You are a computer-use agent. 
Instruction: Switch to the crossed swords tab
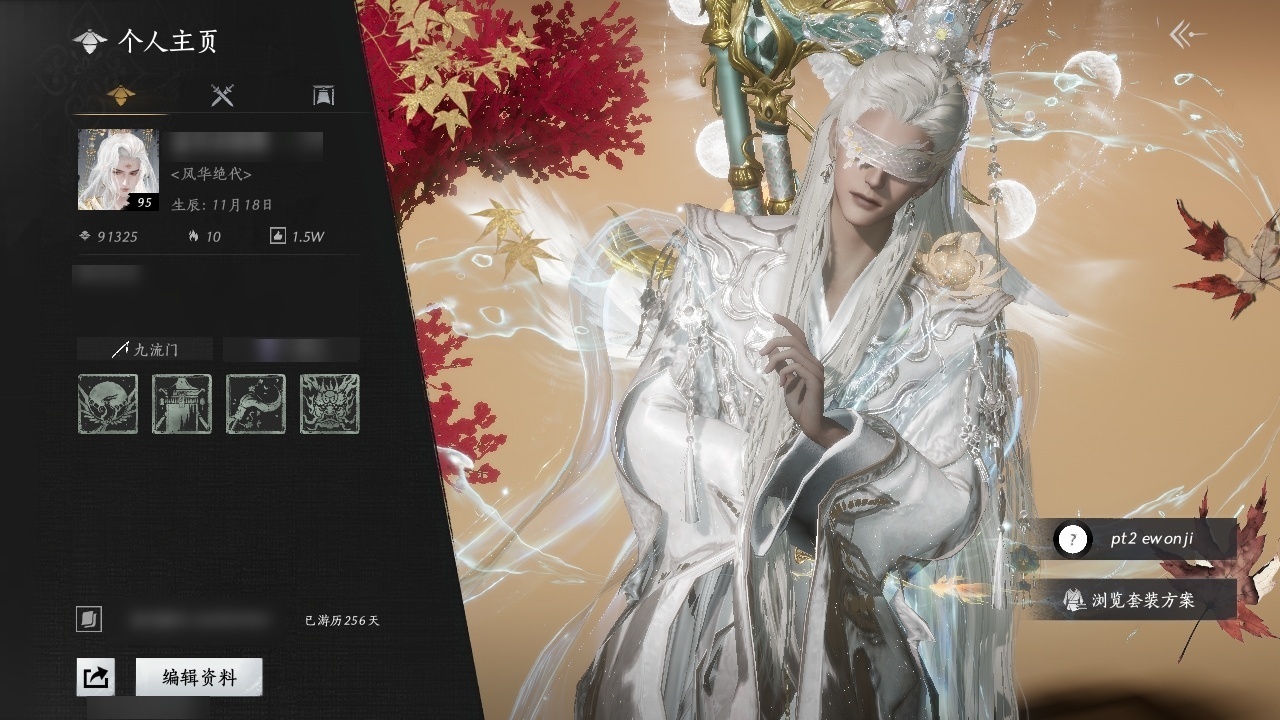coord(222,96)
